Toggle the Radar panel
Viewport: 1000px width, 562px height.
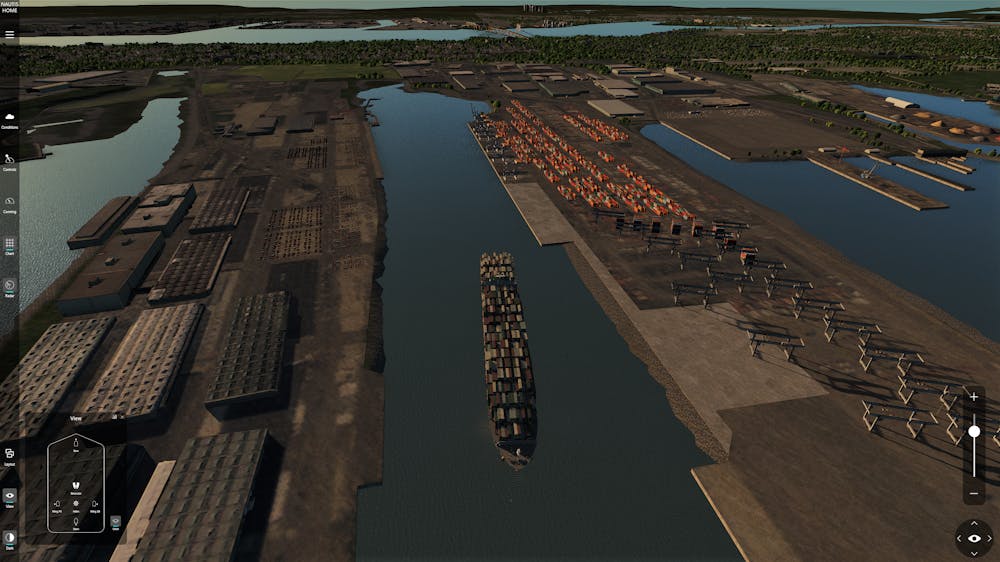10,287
